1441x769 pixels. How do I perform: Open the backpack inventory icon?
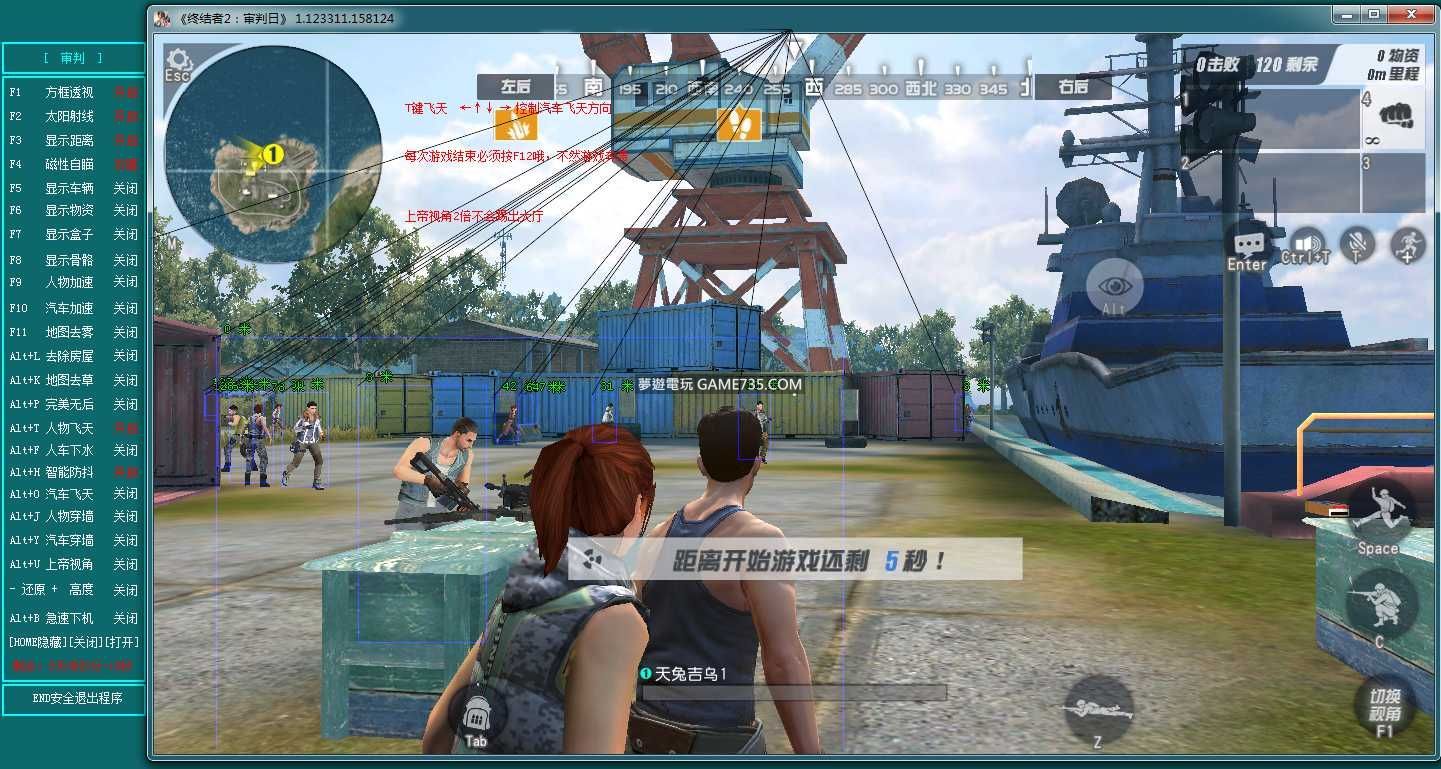(476, 712)
